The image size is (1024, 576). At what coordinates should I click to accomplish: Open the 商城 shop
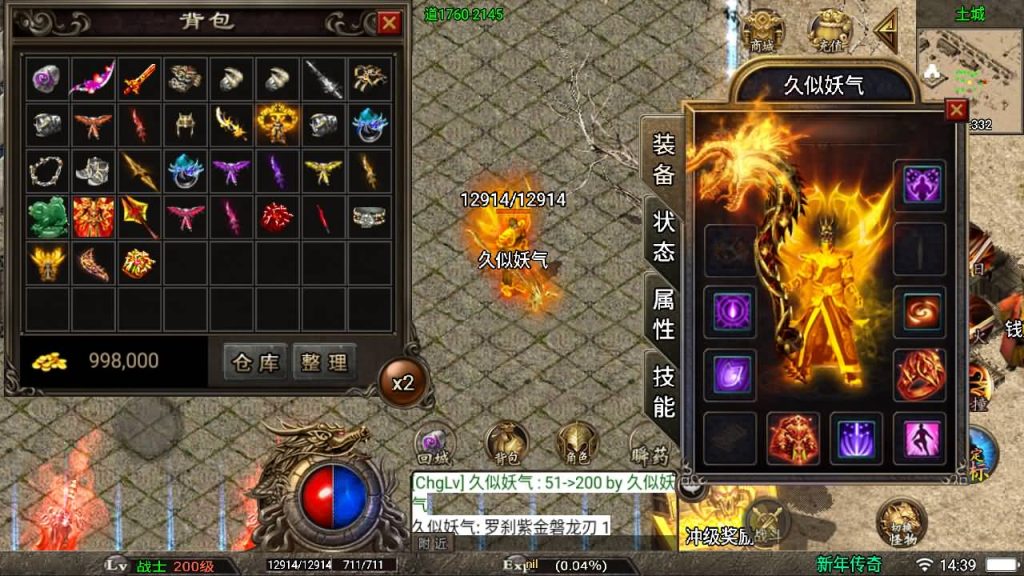point(762,32)
